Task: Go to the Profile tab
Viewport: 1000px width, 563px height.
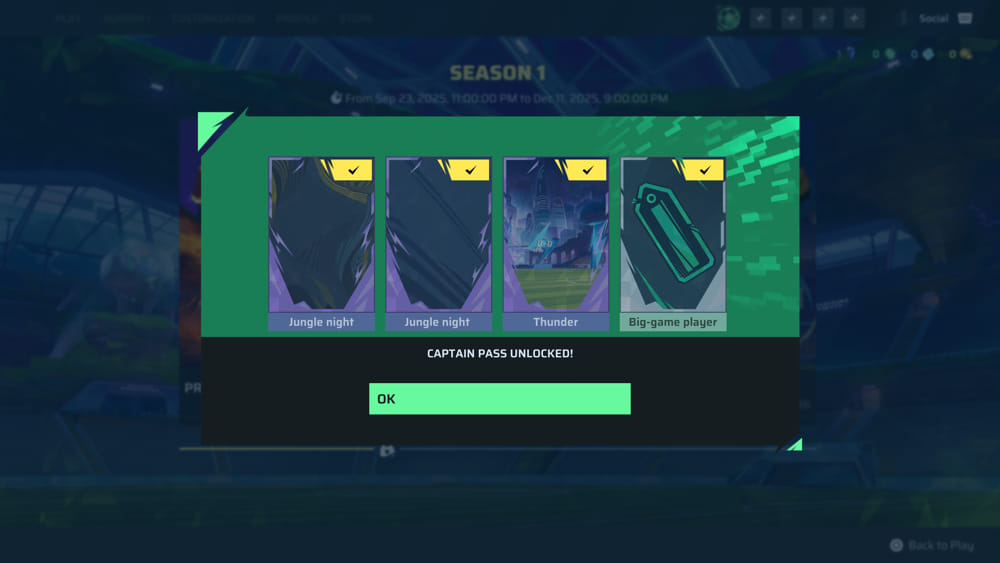Action: (297, 18)
